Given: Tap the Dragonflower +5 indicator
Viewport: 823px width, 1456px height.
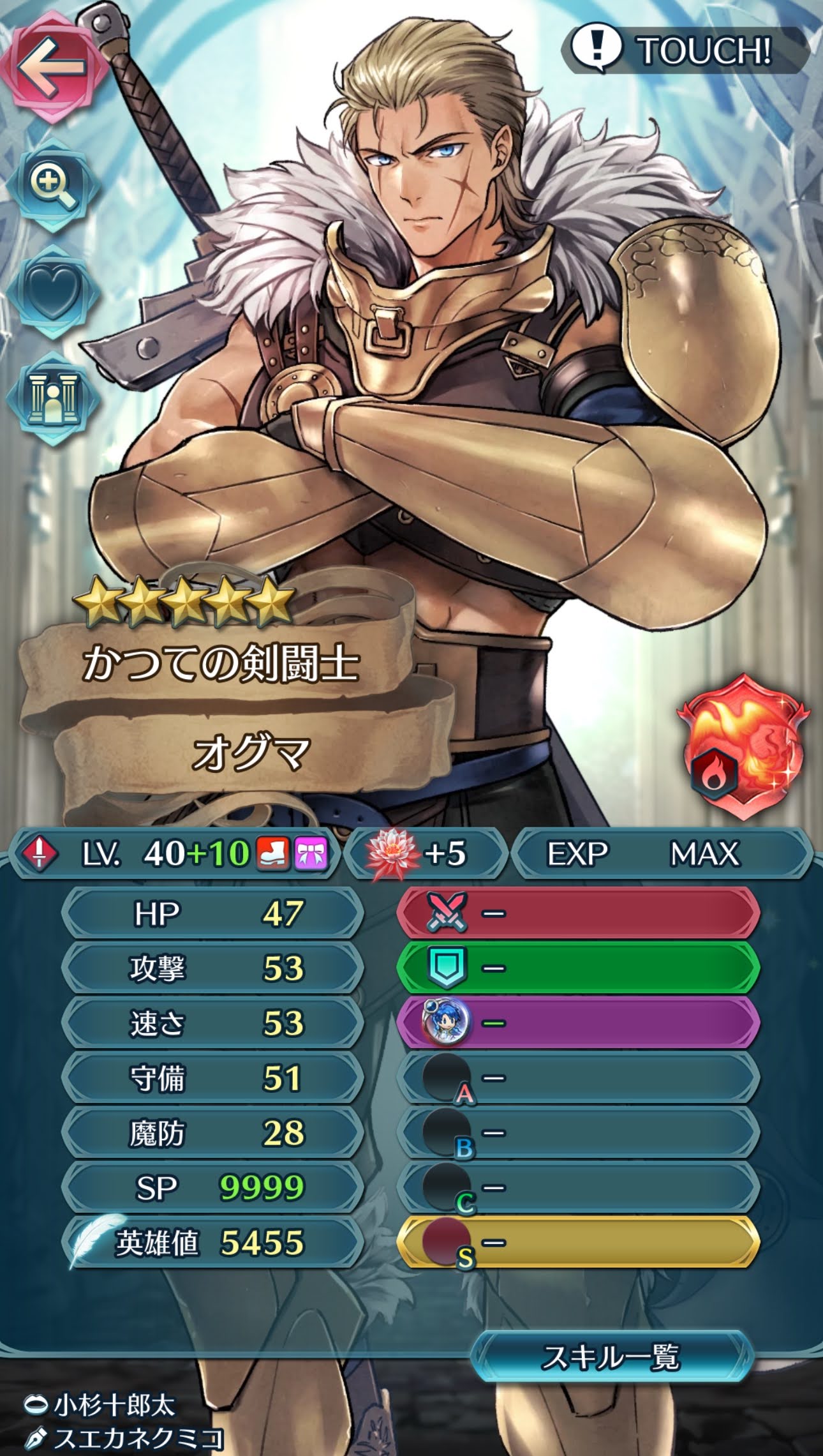Looking at the screenshot, I should click(x=425, y=853).
